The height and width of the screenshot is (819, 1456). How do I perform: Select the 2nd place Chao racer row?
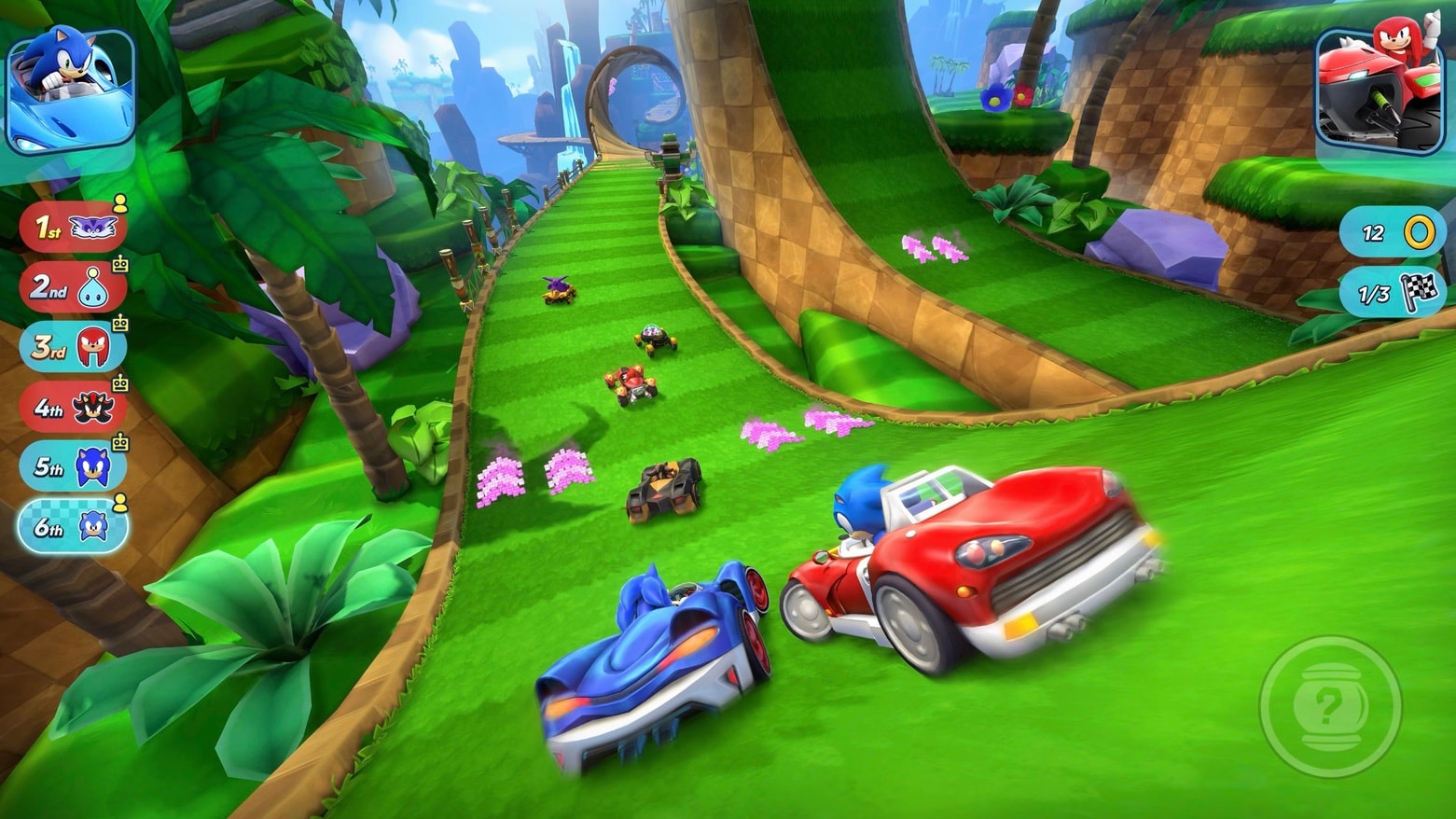coord(73,286)
